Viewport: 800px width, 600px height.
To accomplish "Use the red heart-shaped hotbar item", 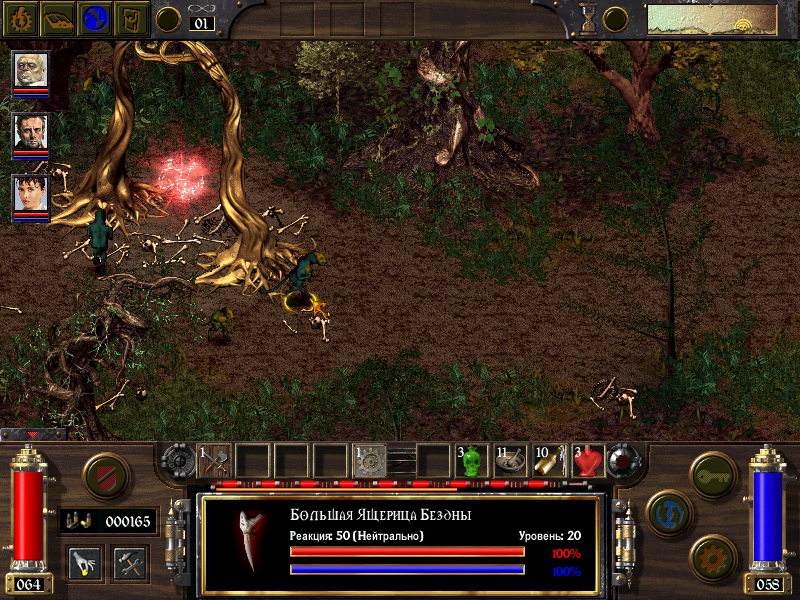I will click(589, 461).
